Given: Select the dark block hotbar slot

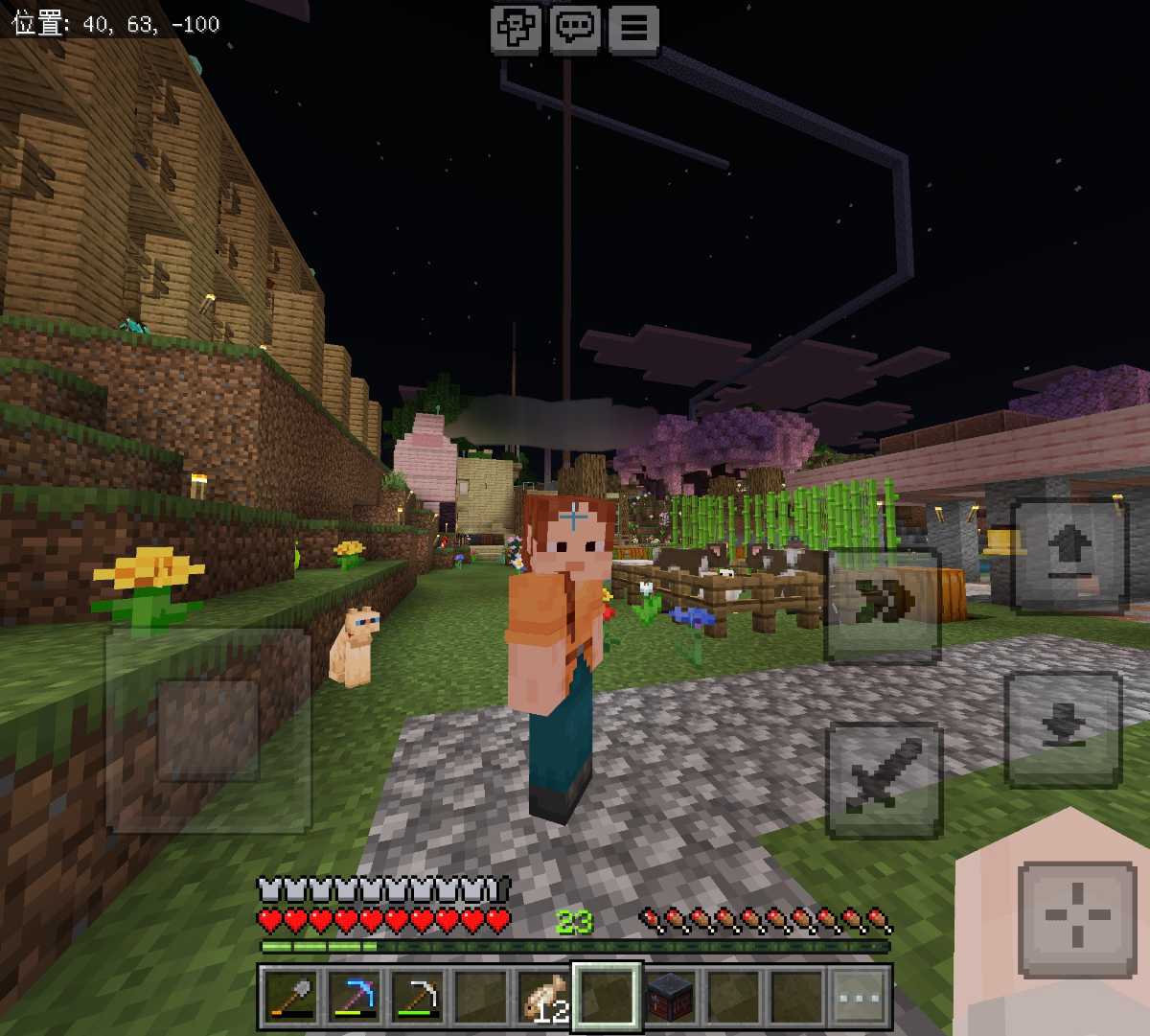Looking at the screenshot, I should pos(670,997).
